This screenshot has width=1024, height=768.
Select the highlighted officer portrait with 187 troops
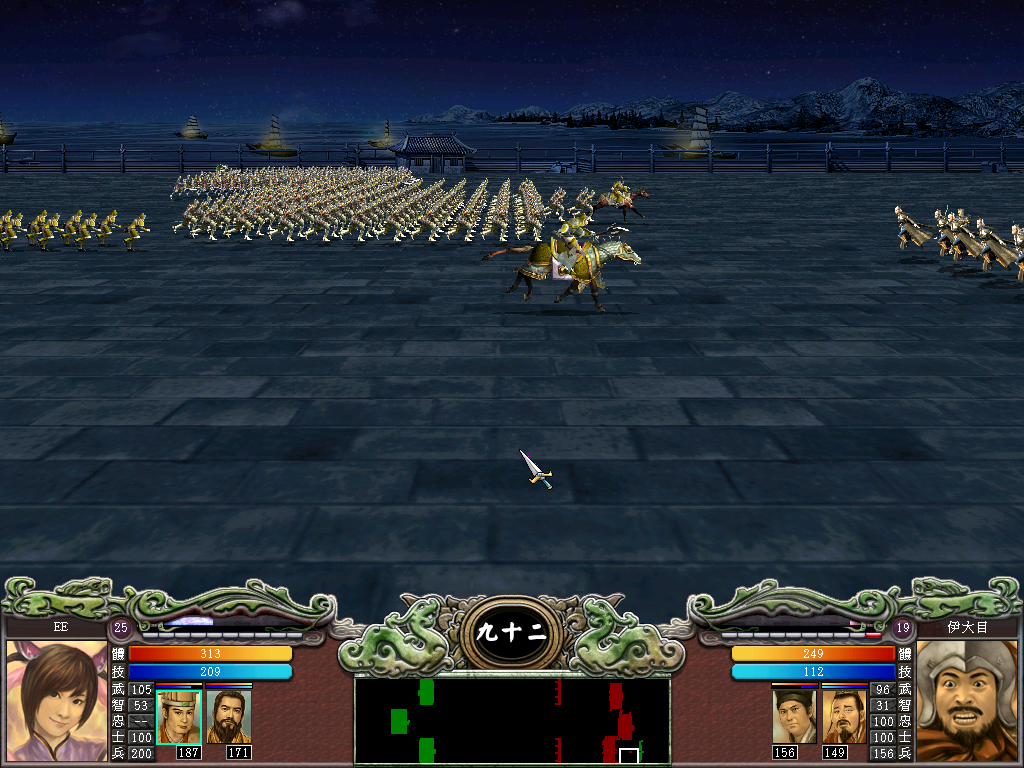point(178,716)
